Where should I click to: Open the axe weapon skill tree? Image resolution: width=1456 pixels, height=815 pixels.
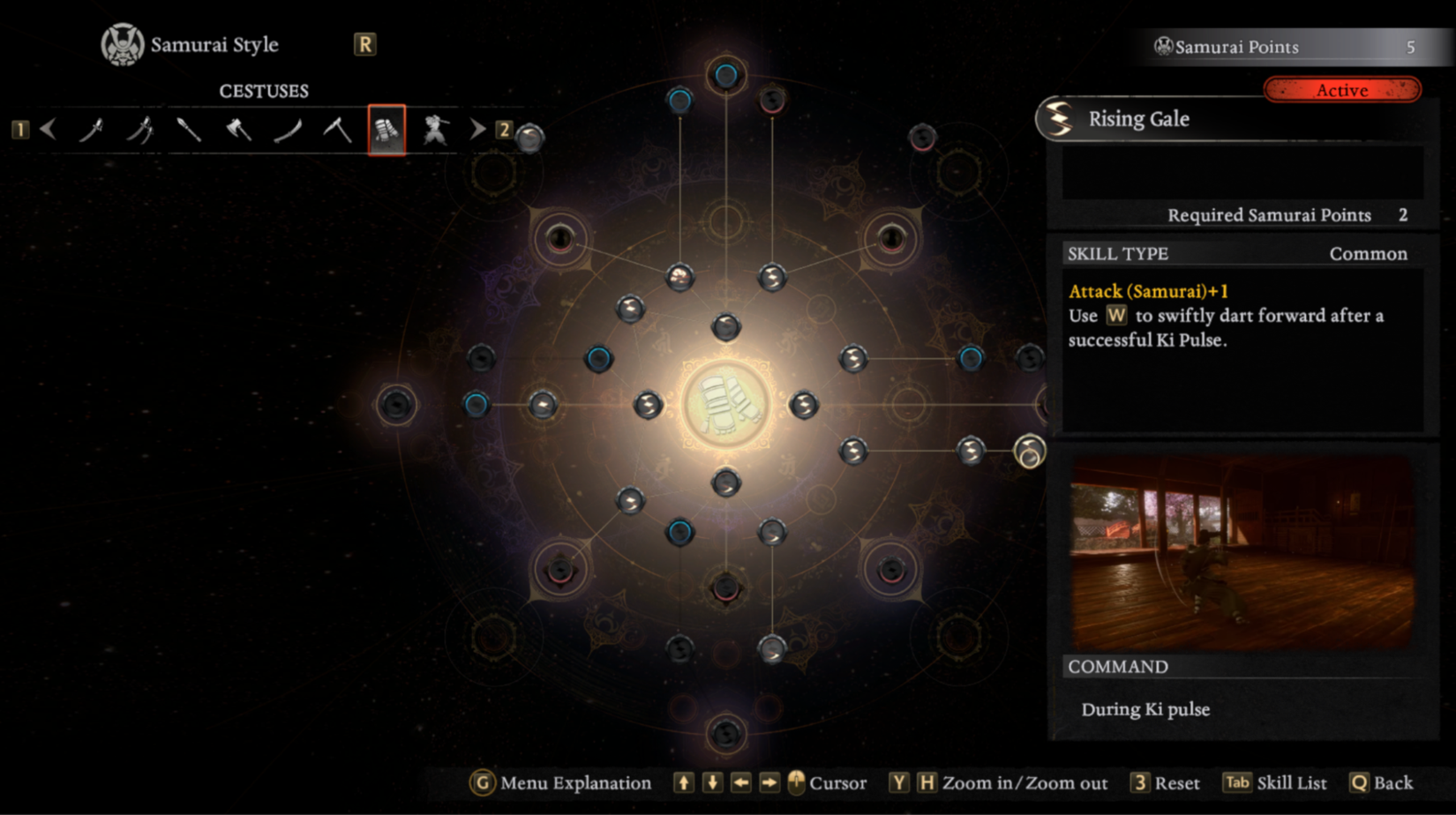pyautogui.click(x=236, y=130)
